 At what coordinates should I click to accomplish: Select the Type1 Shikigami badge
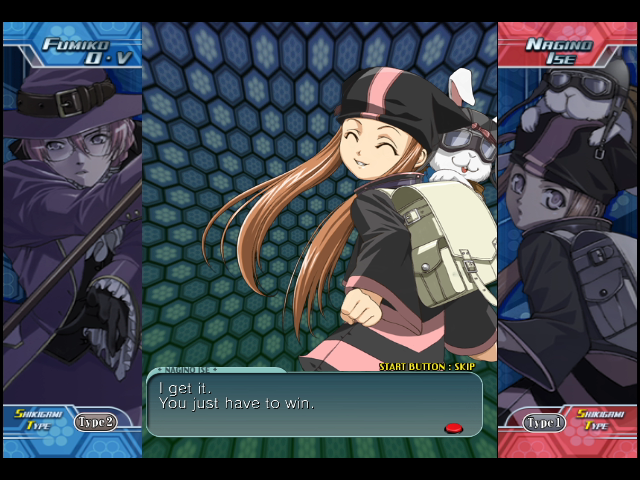[x=544, y=423]
